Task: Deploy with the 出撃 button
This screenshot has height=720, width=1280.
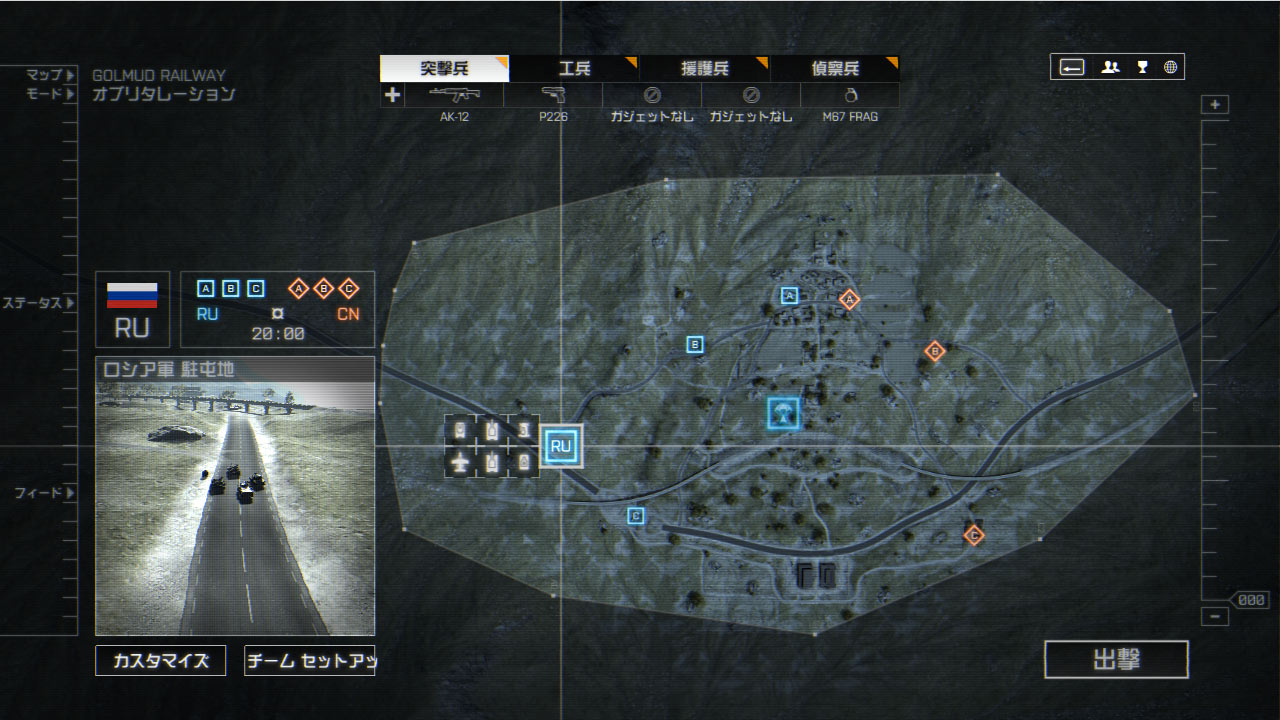Action: tap(1116, 660)
